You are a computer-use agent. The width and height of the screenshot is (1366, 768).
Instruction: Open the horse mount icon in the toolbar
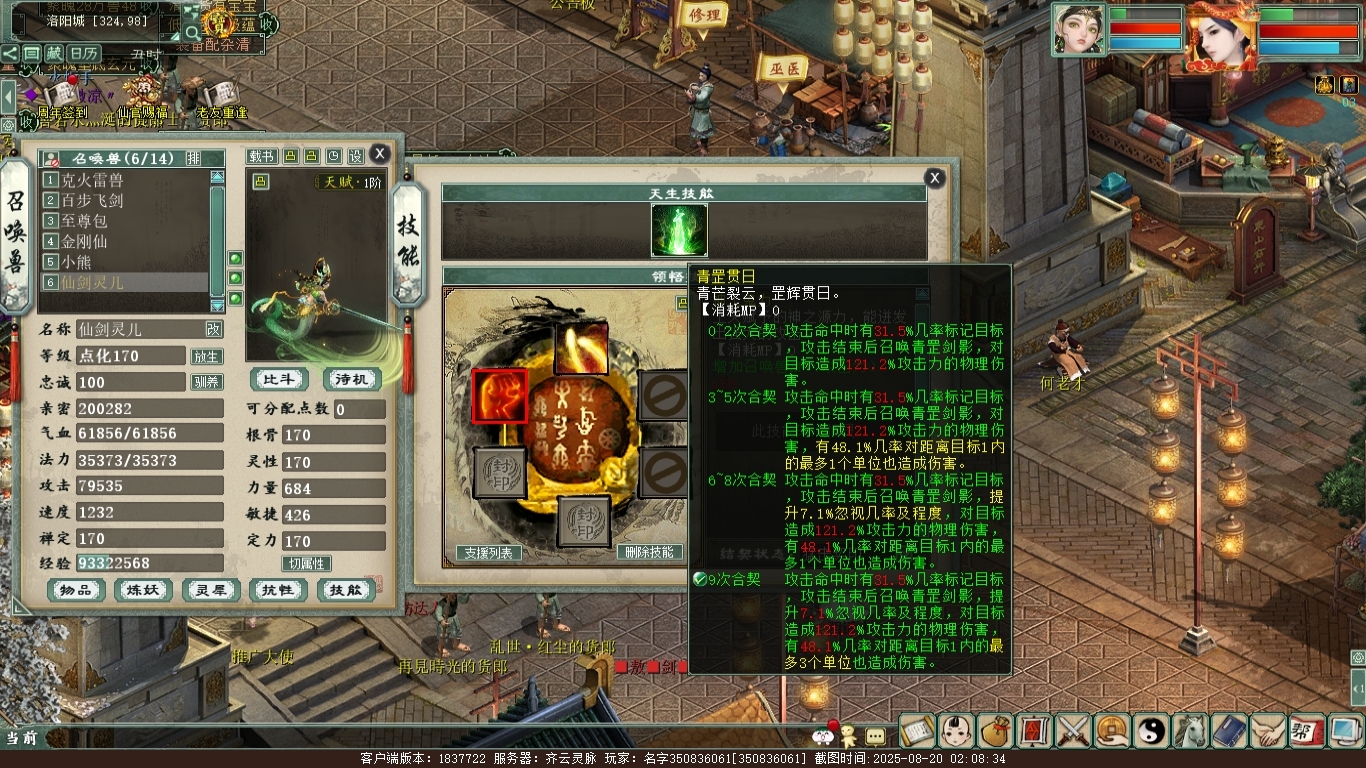click(x=1190, y=731)
